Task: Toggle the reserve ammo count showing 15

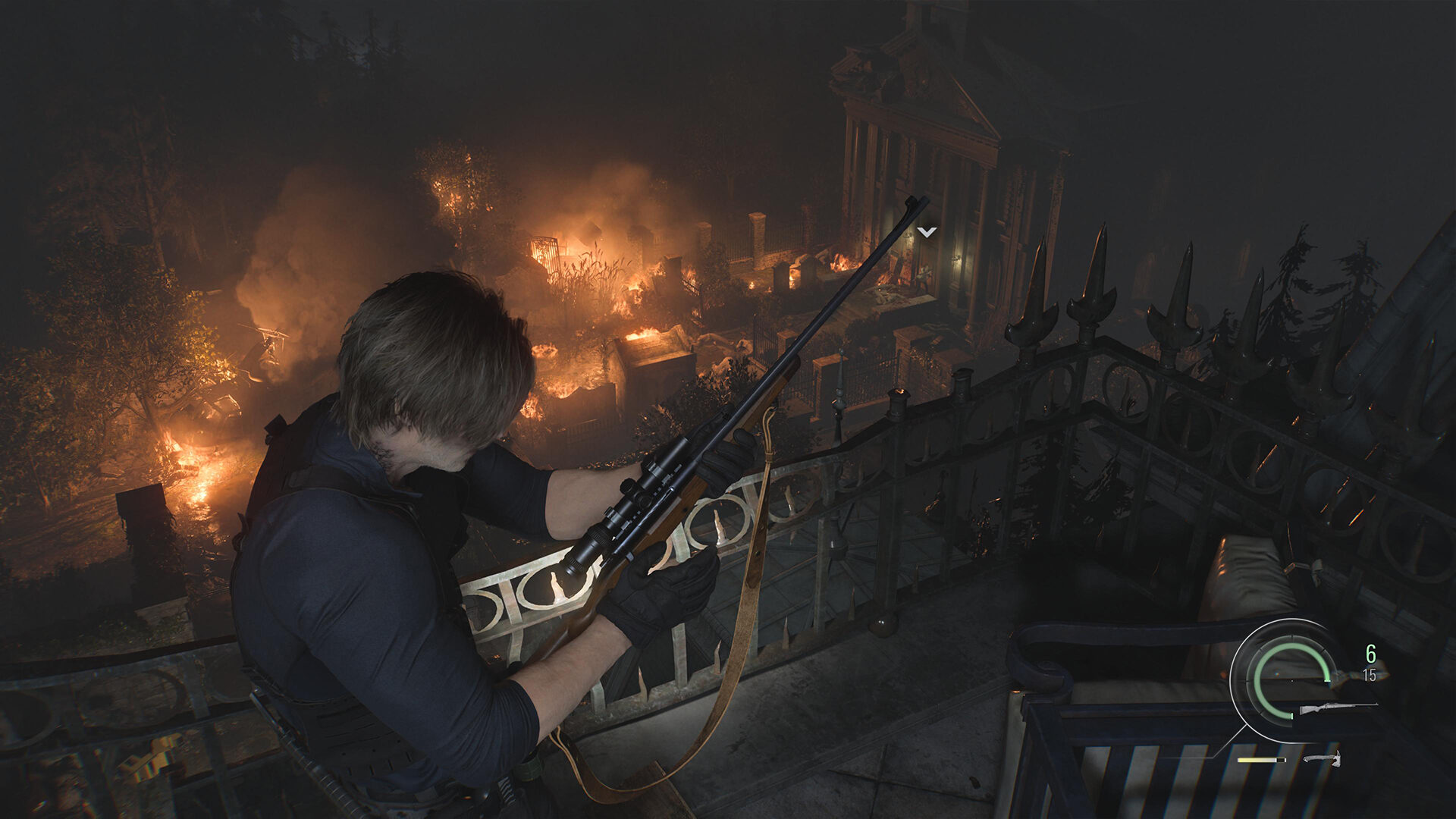Action: [x=1370, y=674]
